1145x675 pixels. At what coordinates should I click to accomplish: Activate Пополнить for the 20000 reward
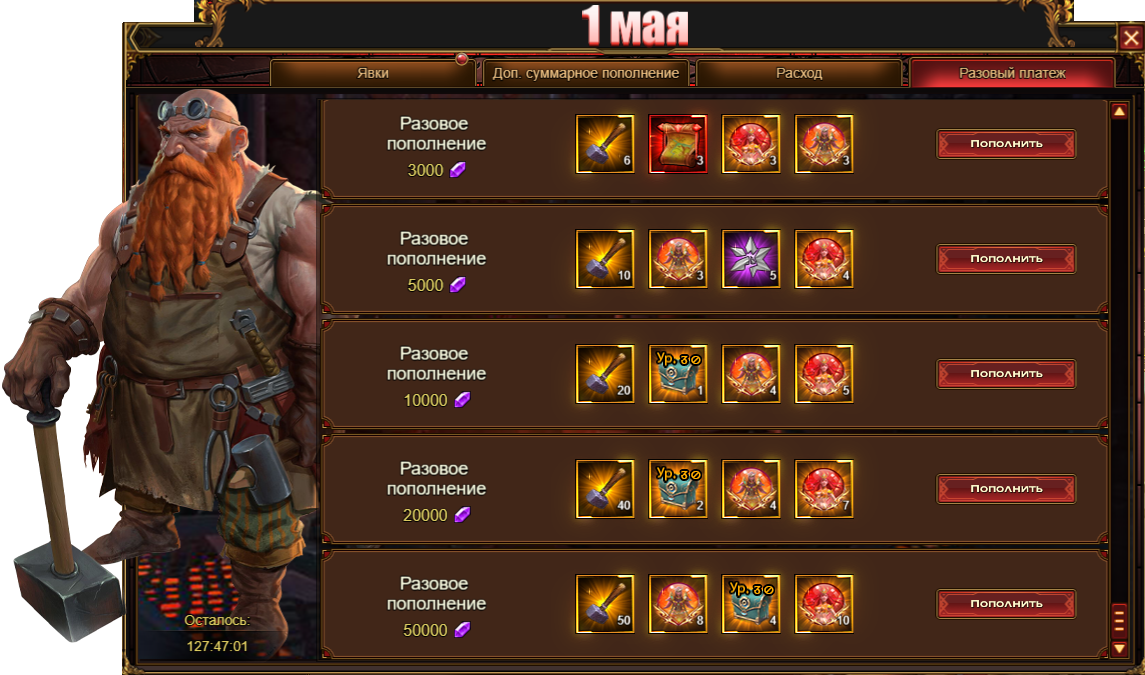click(1006, 489)
